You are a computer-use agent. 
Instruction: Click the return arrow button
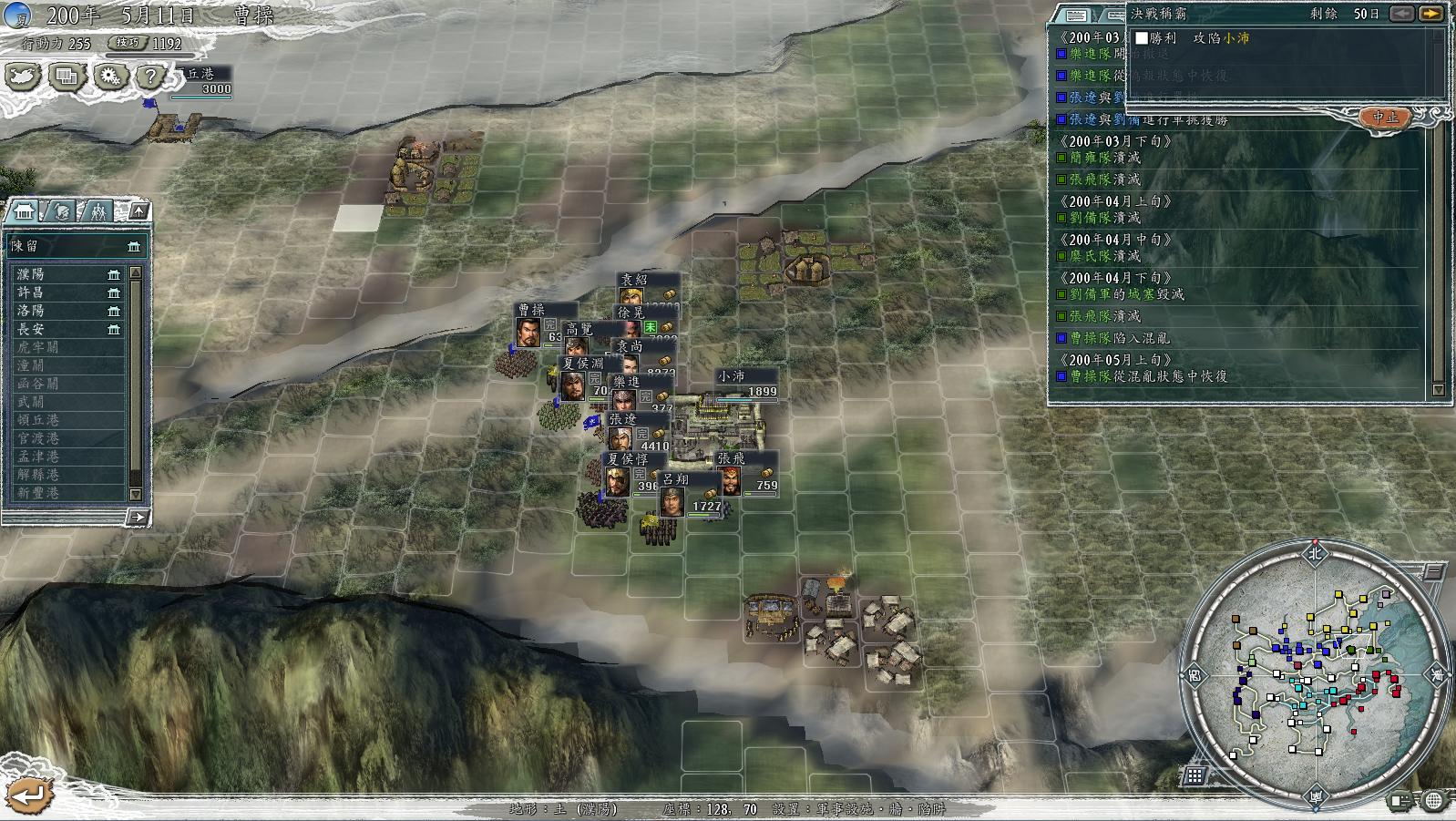(27, 794)
